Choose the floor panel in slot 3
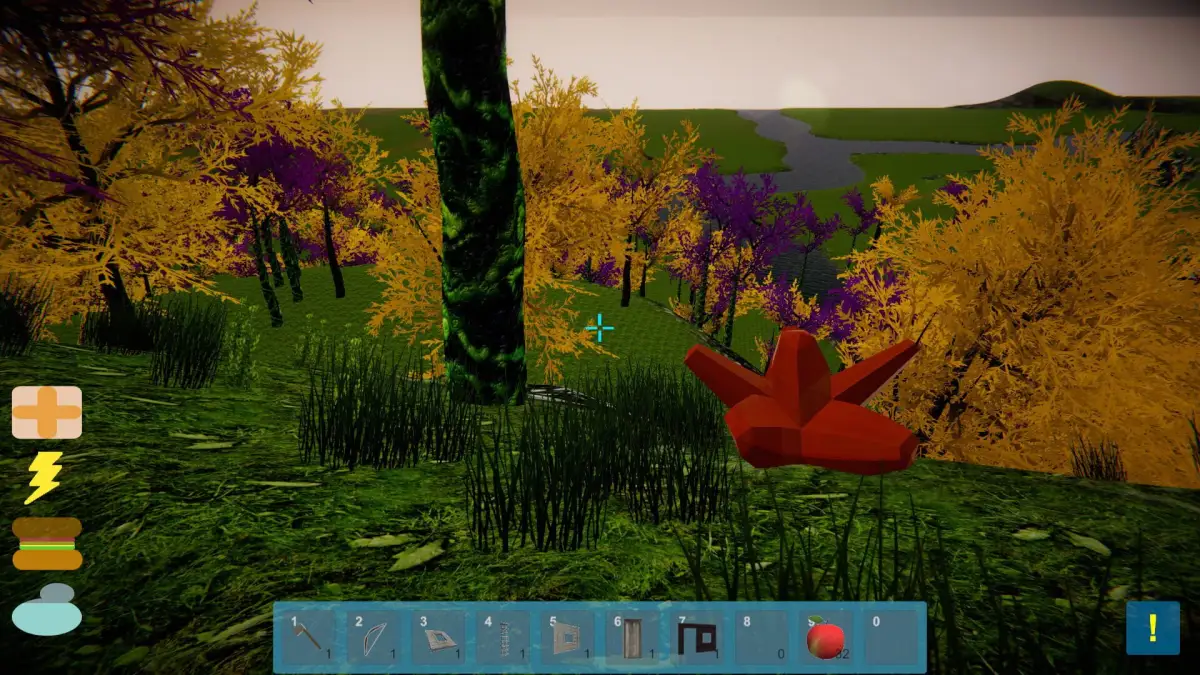 pyautogui.click(x=438, y=637)
